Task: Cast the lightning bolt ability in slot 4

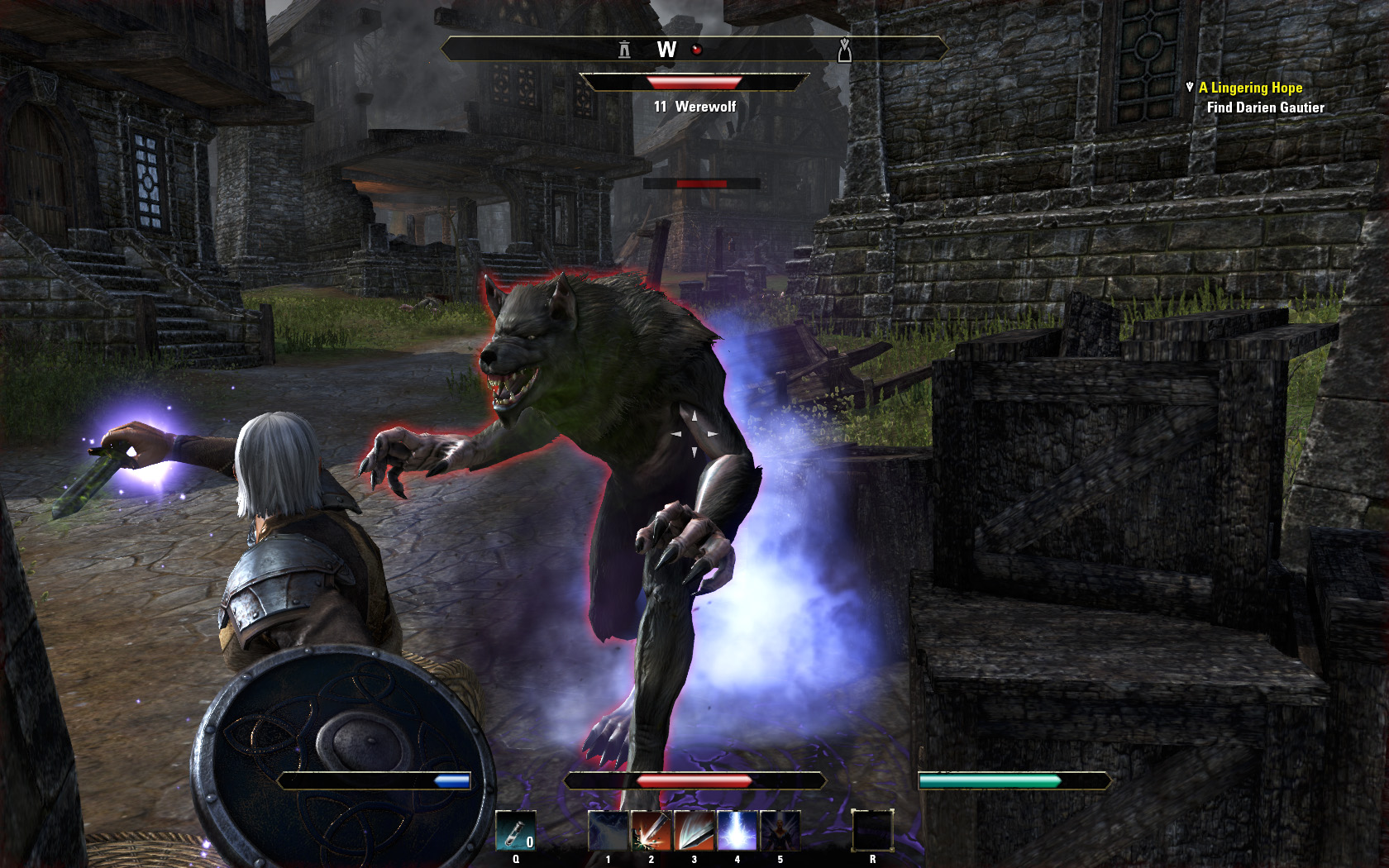Action: [x=737, y=831]
